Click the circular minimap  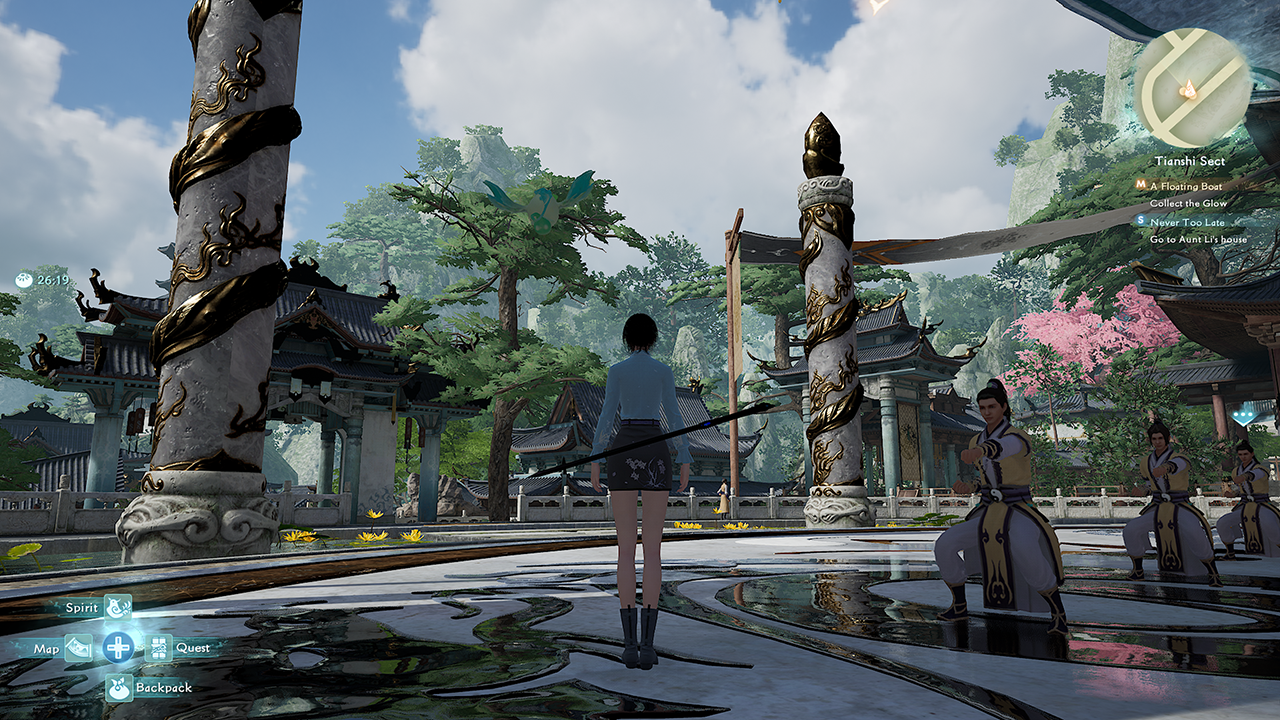pos(1192,88)
